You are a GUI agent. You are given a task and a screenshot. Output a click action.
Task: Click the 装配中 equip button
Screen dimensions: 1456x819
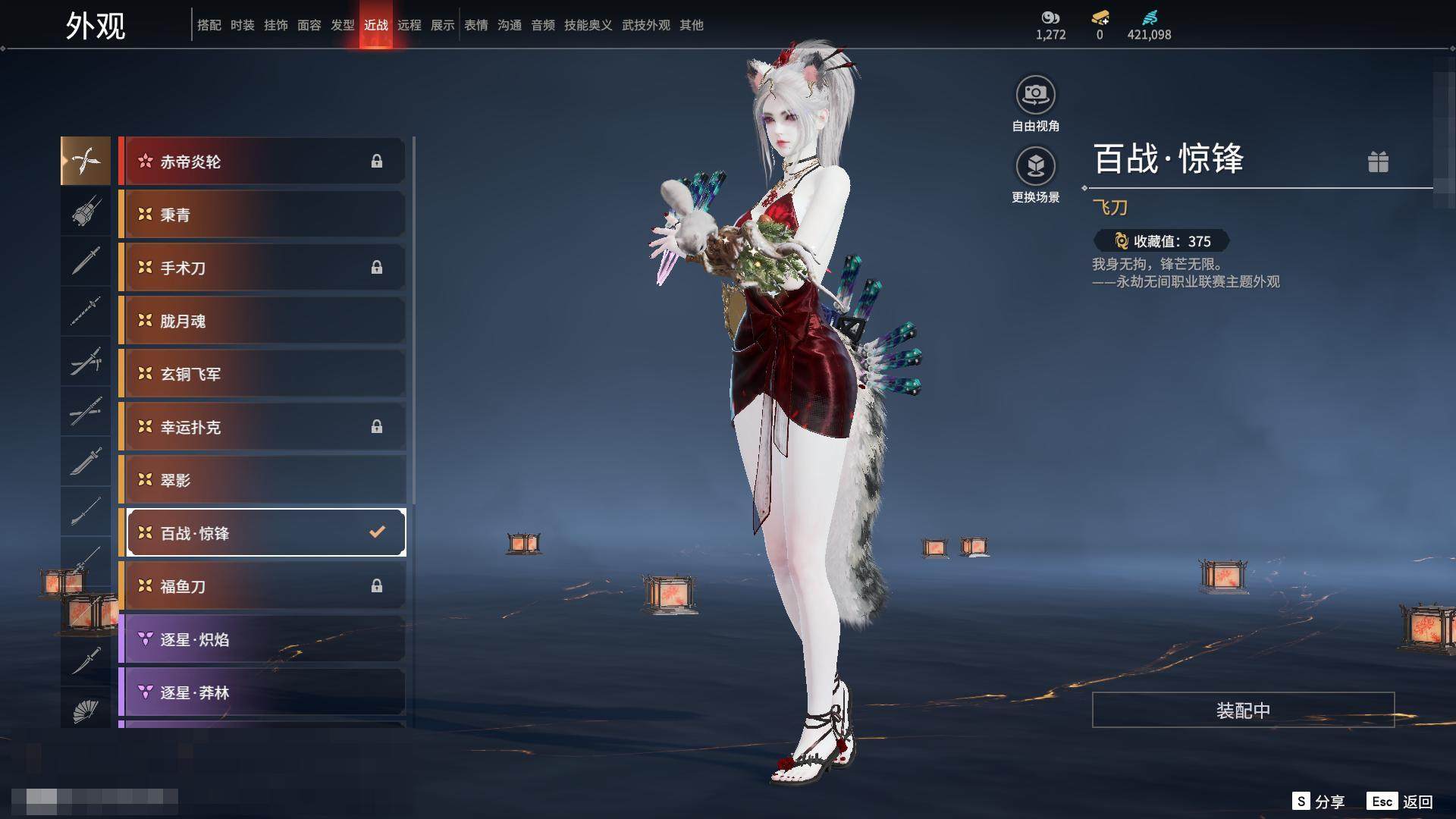pyautogui.click(x=1243, y=710)
